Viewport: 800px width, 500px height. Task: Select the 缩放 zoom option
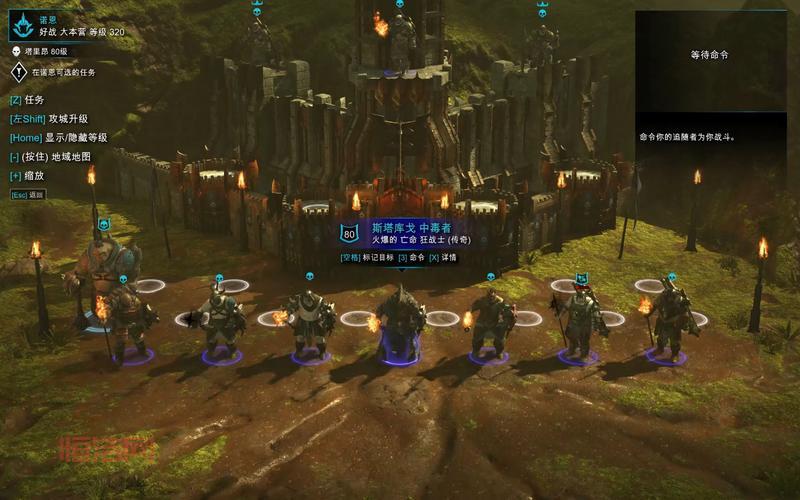click(x=28, y=176)
